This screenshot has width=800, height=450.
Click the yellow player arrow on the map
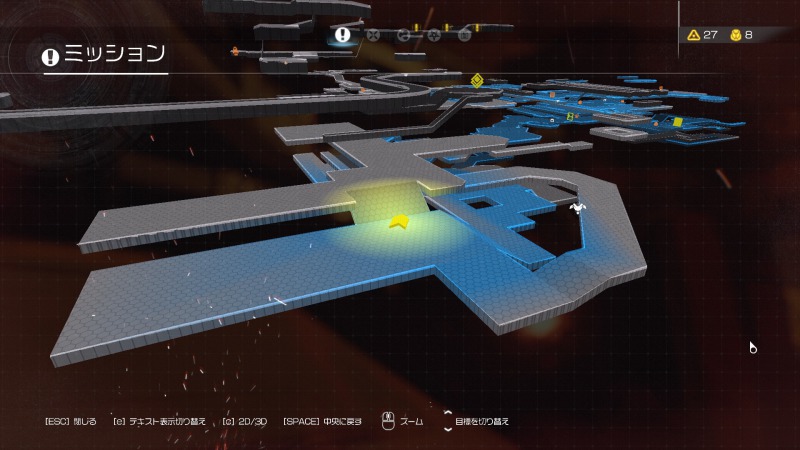point(401,221)
